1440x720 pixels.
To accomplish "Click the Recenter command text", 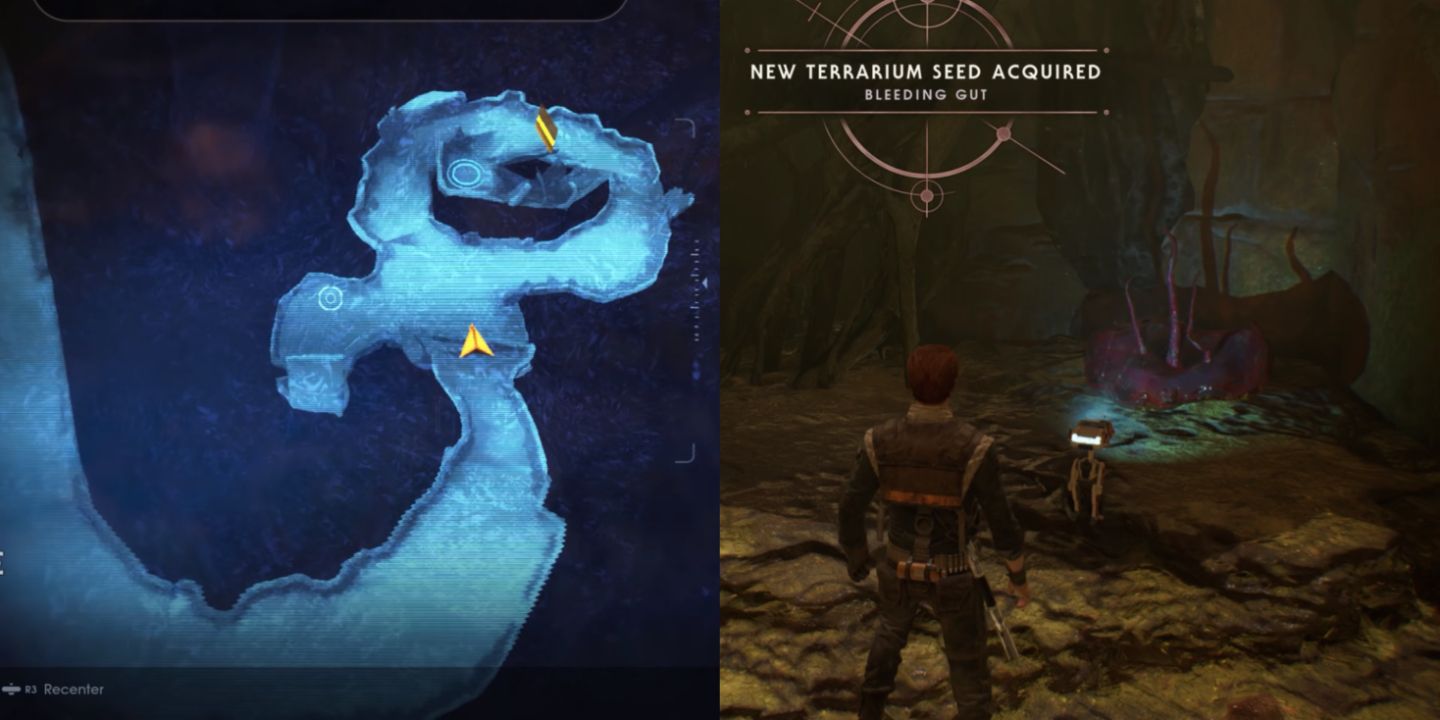I will pyautogui.click(x=73, y=688).
